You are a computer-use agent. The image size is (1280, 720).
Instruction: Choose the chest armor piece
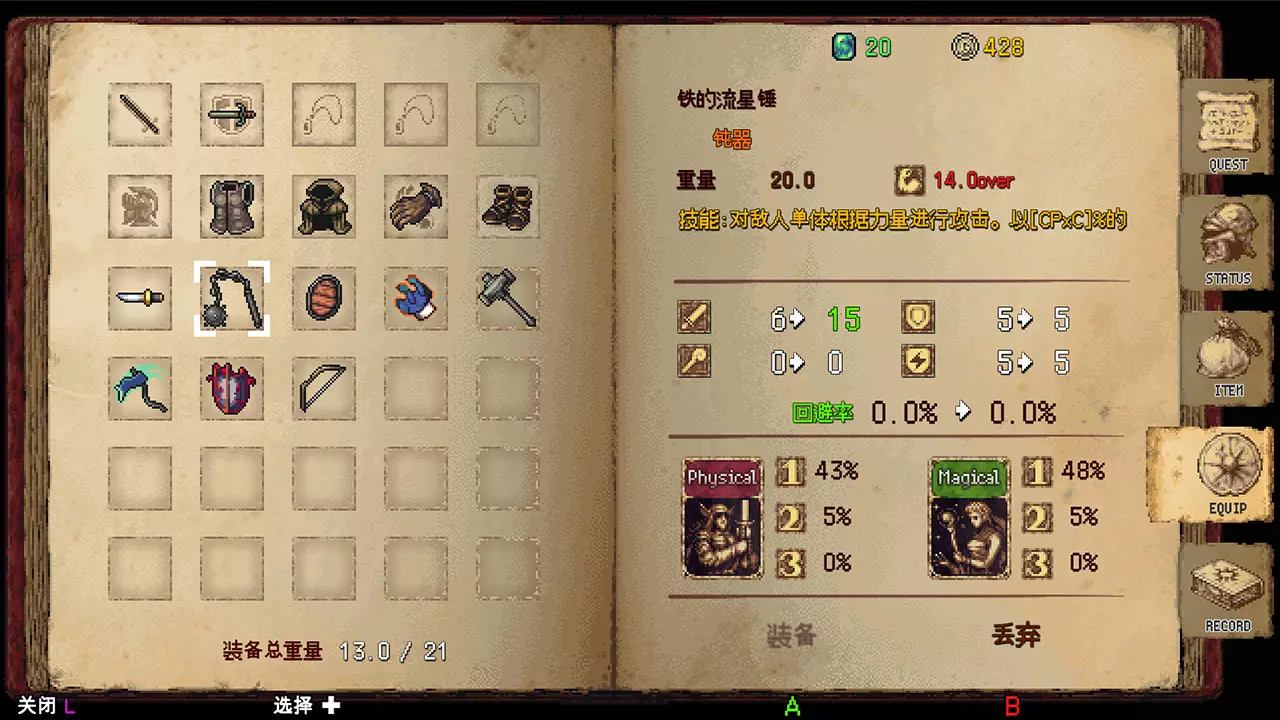click(232, 207)
